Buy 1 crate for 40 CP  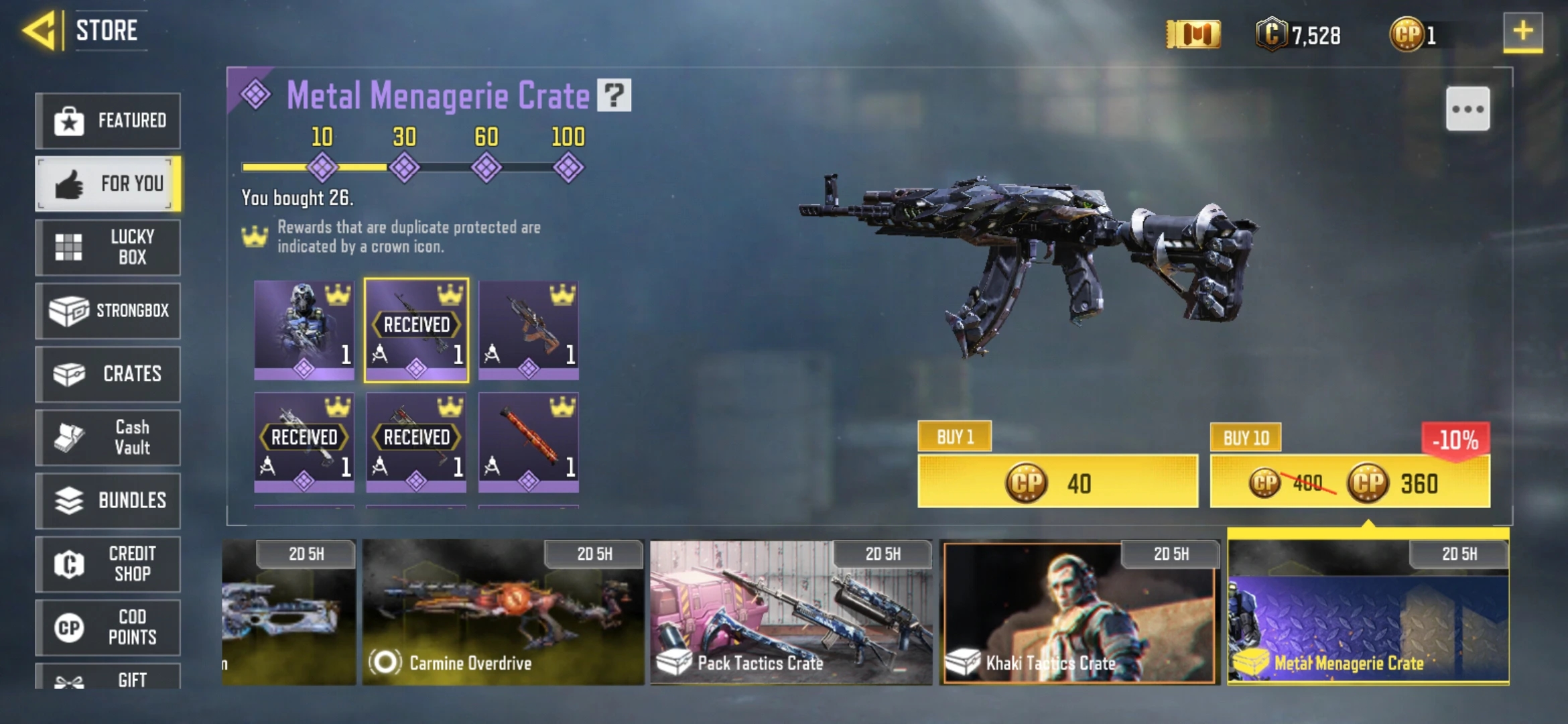1057,481
